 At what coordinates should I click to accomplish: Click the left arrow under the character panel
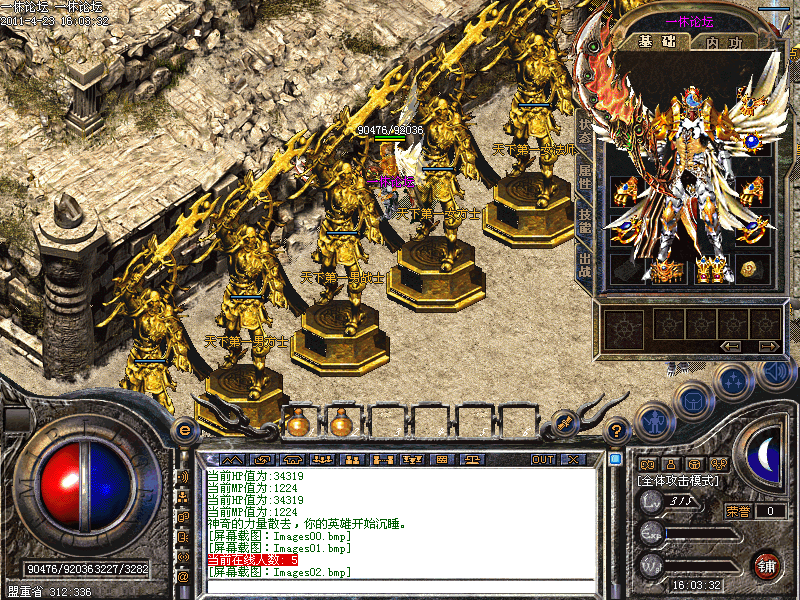729,346
